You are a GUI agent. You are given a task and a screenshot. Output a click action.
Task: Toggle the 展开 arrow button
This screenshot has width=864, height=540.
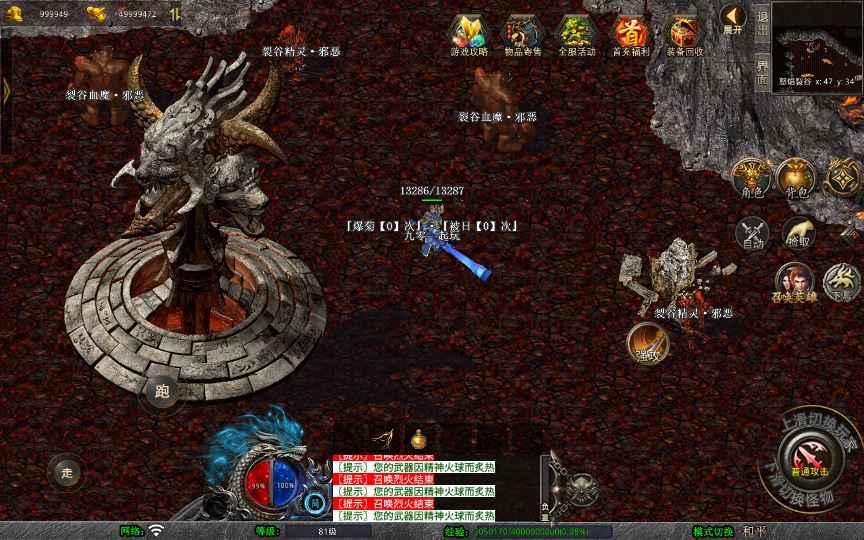[x=733, y=19]
